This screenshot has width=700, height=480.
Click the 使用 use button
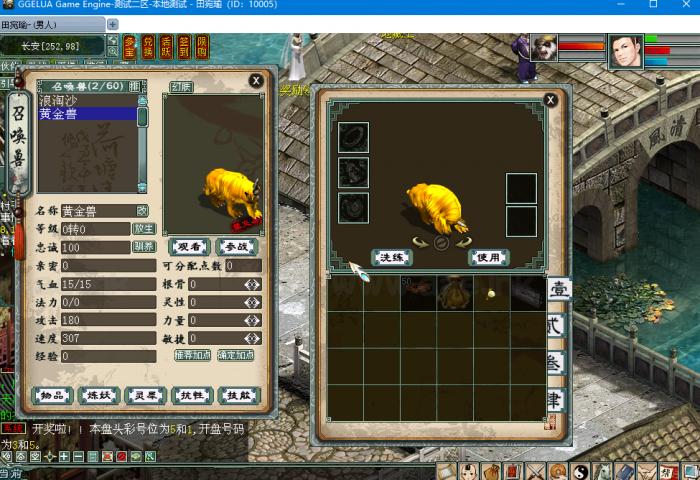488,257
